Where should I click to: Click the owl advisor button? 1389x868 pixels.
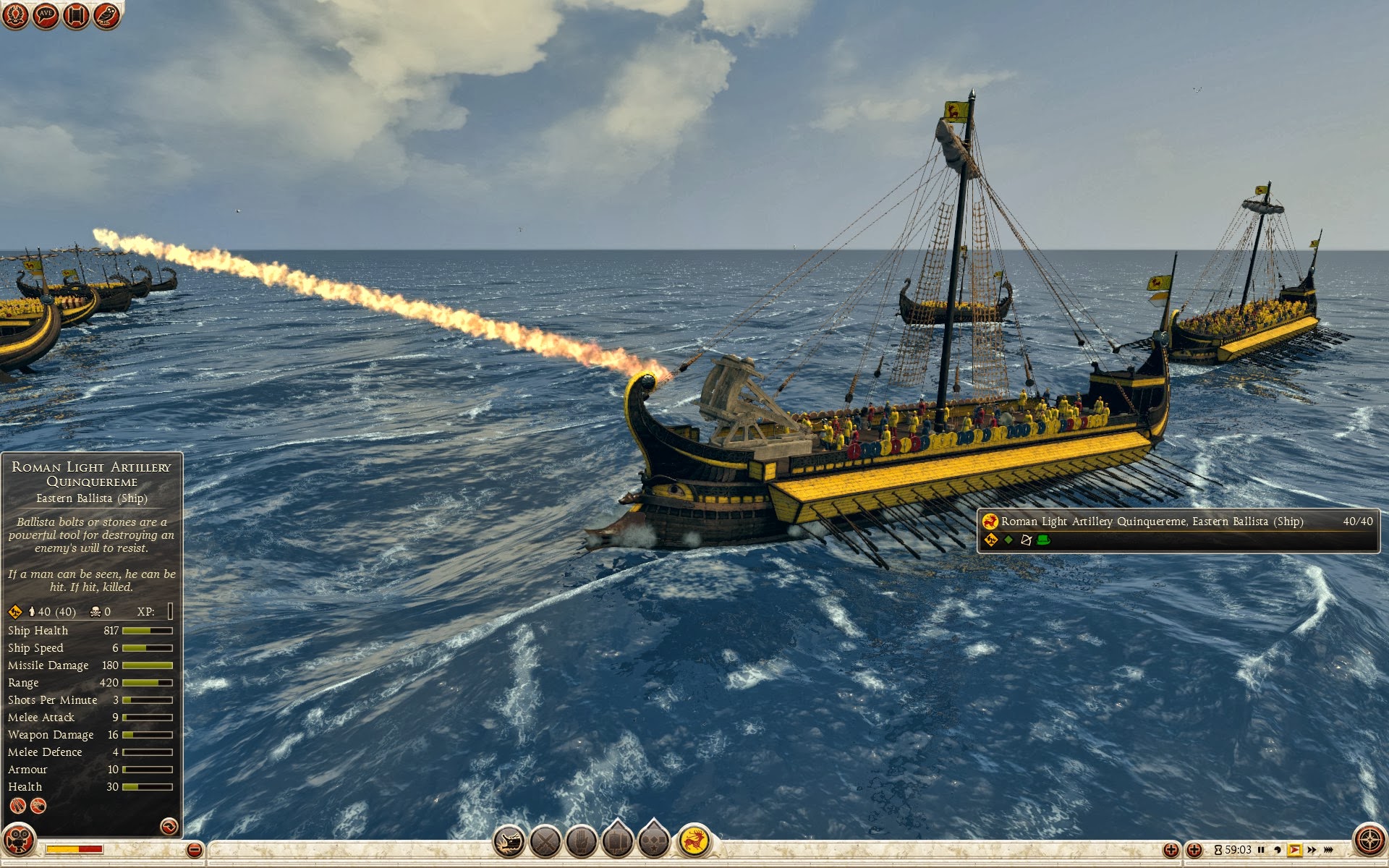tap(106, 14)
